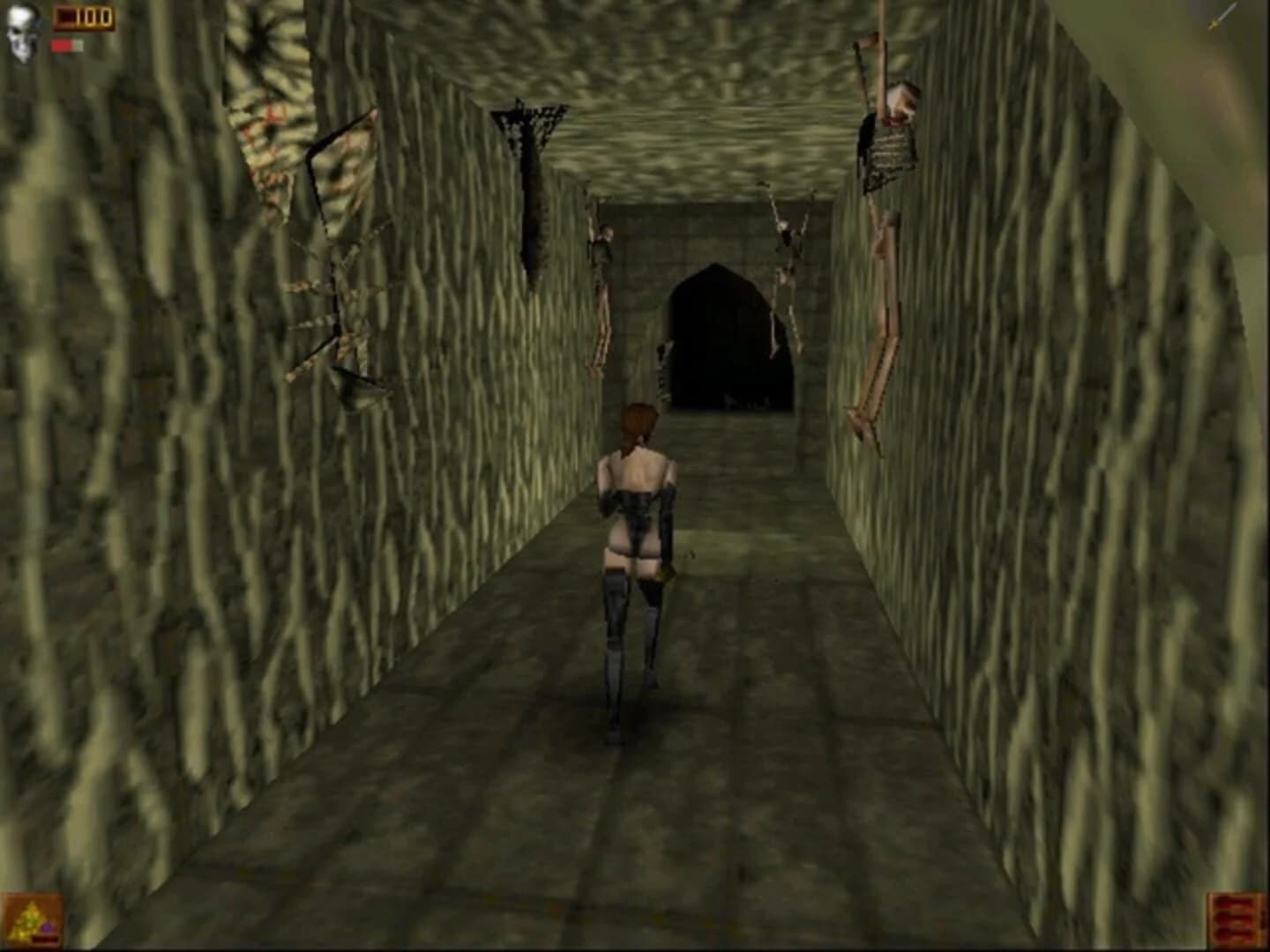
Task: Click the dark red bar under the inventory icon
Action: [44, 940]
